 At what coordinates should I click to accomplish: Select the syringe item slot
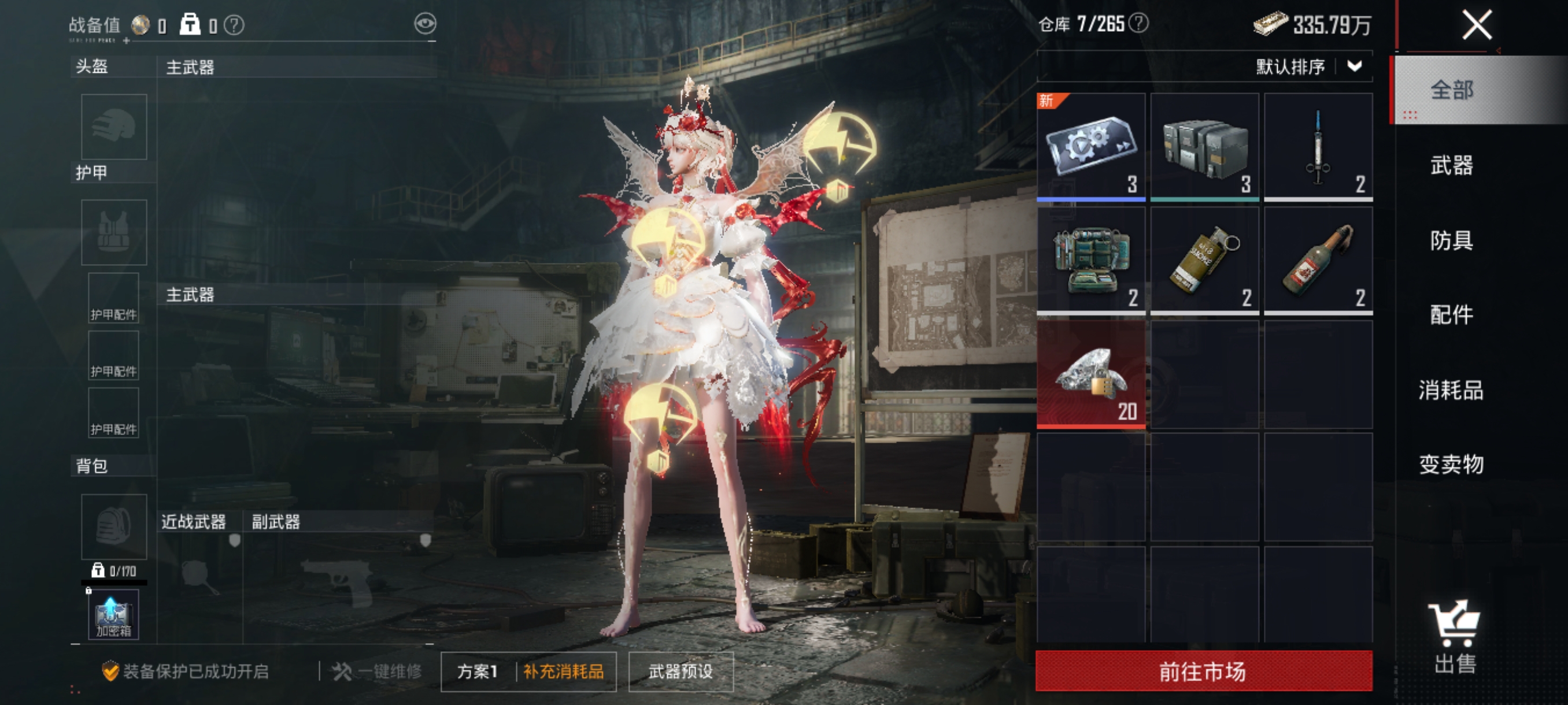1318,147
